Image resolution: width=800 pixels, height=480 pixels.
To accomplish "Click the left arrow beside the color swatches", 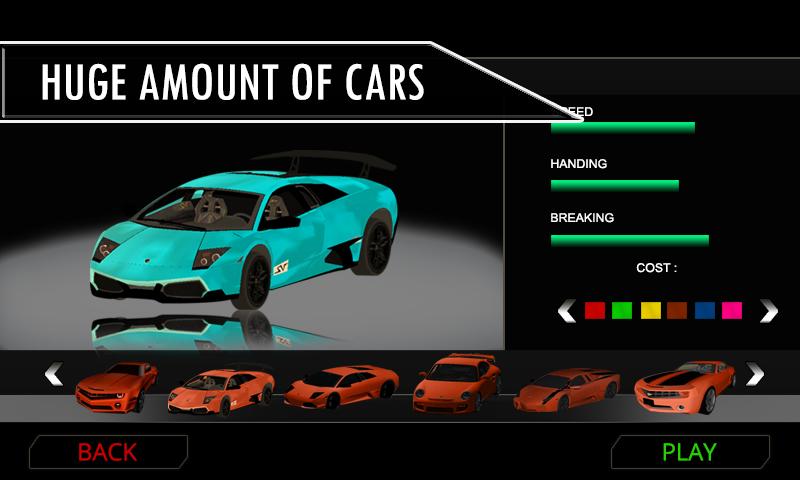I will 566,311.
